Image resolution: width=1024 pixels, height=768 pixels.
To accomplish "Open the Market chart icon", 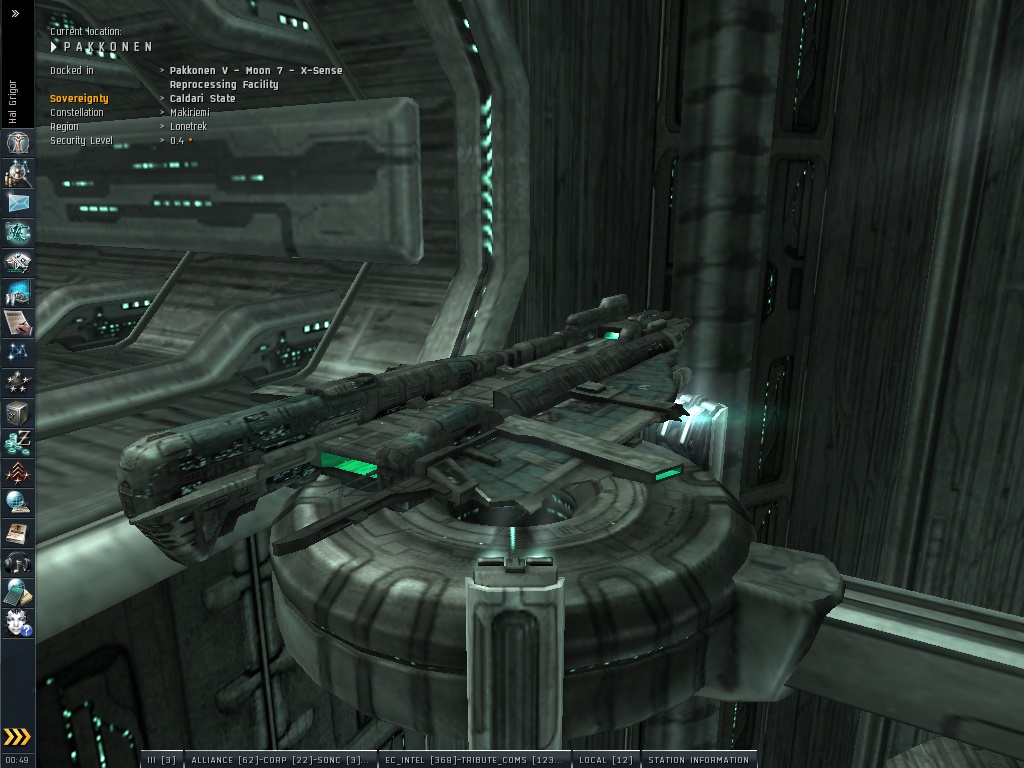I will click(17, 293).
